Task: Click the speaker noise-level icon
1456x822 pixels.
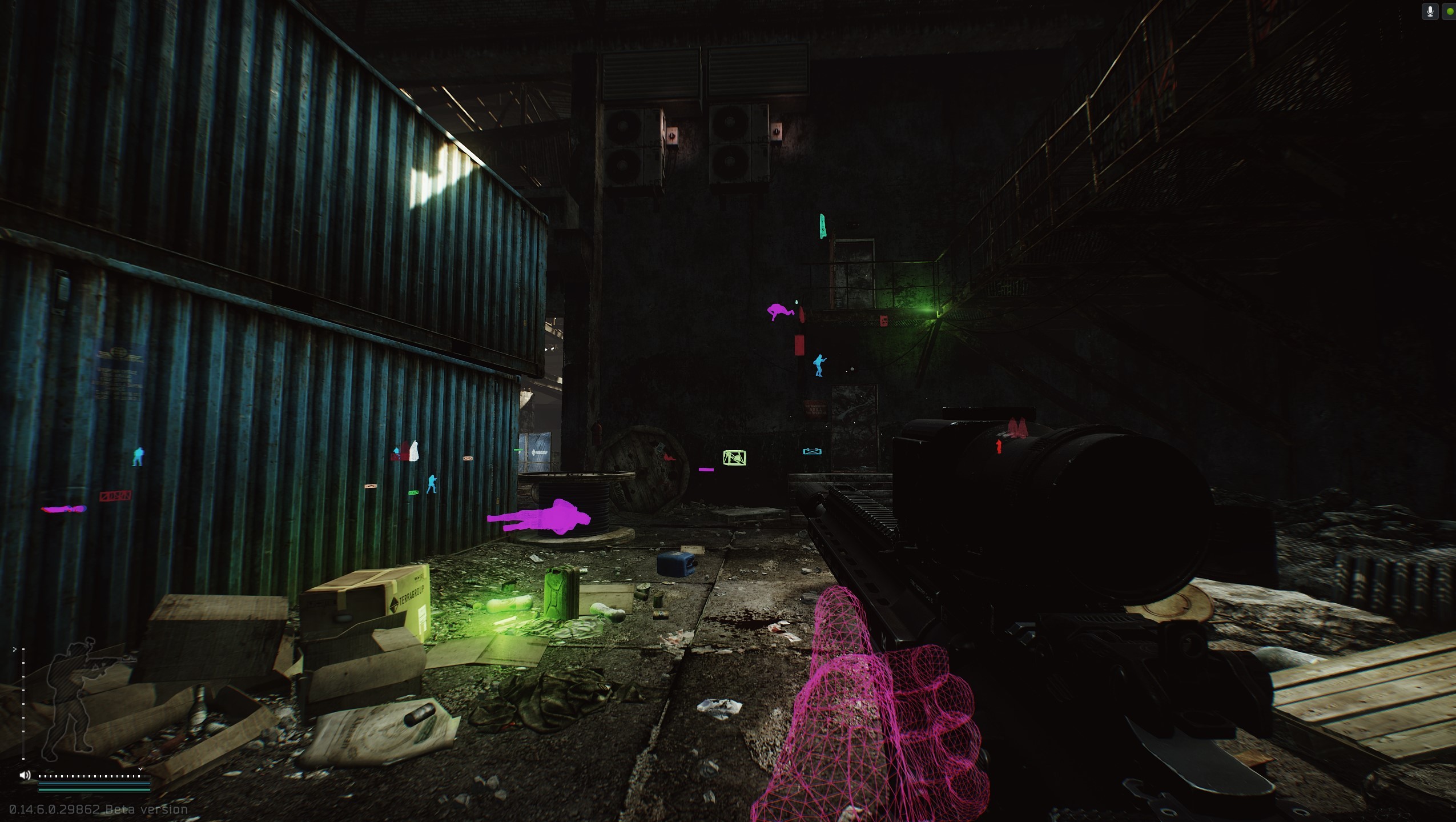Action: coord(25,775)
